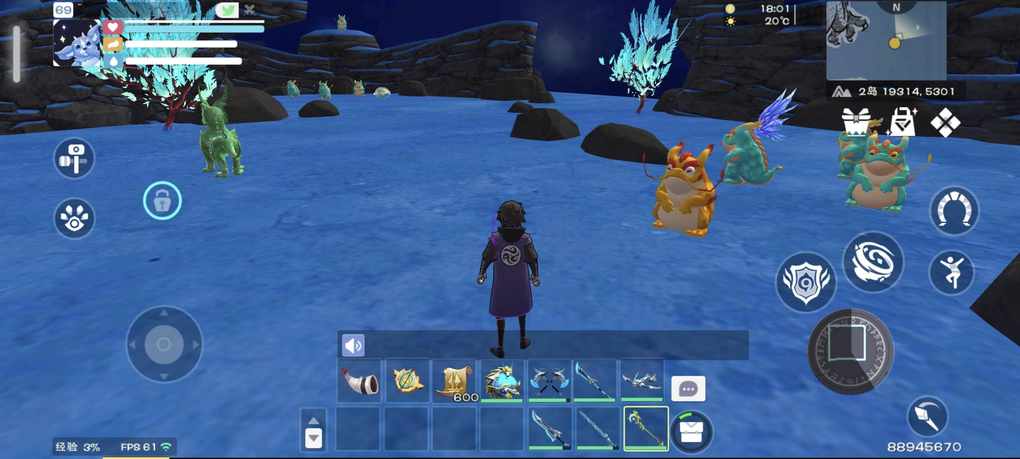Open the chat speech bubble
Screen dimensions: 1020x459
coord(688,388)
